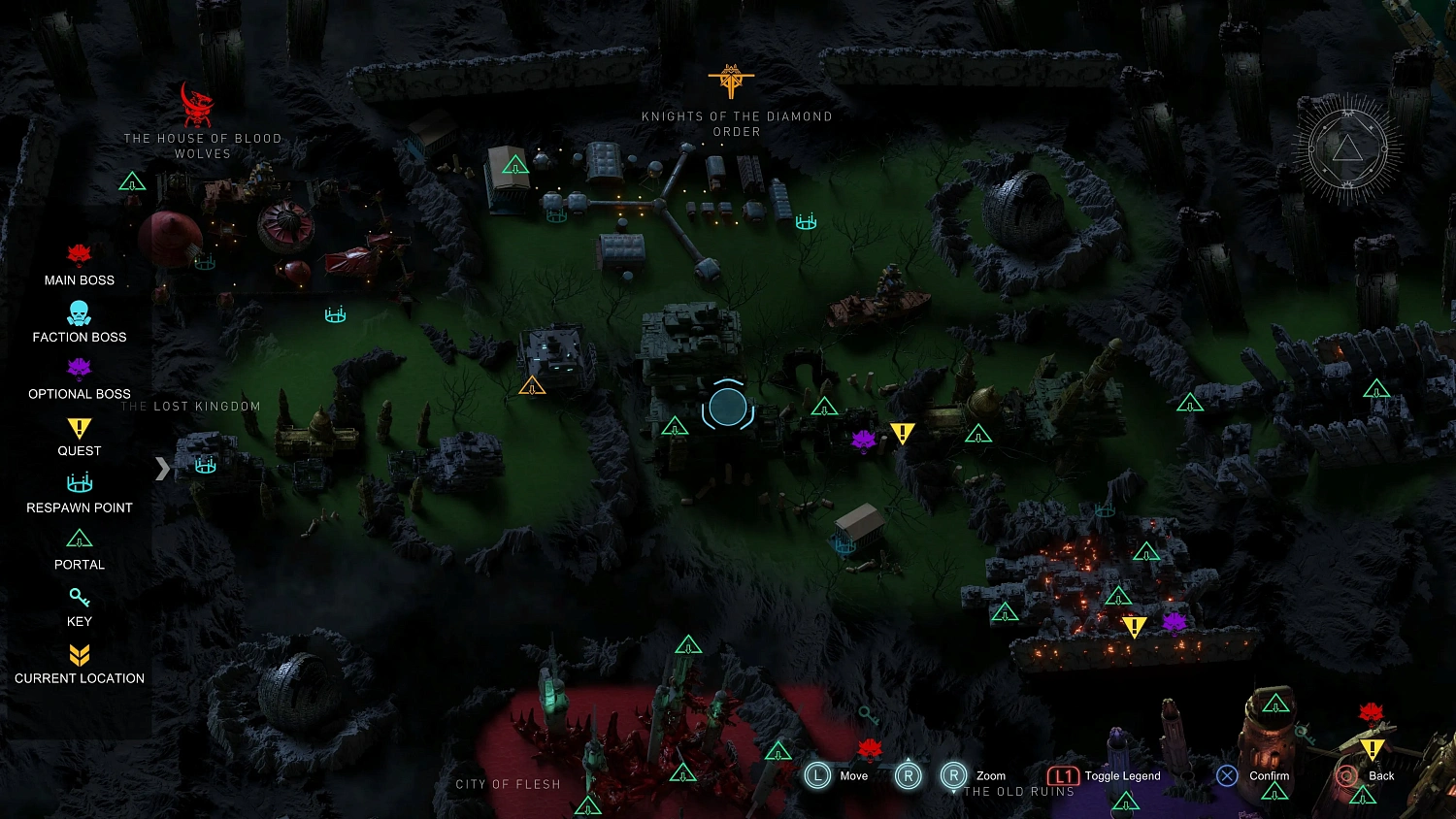
Task: Click the circular compass emblem
Action: tap(1347, 148)
